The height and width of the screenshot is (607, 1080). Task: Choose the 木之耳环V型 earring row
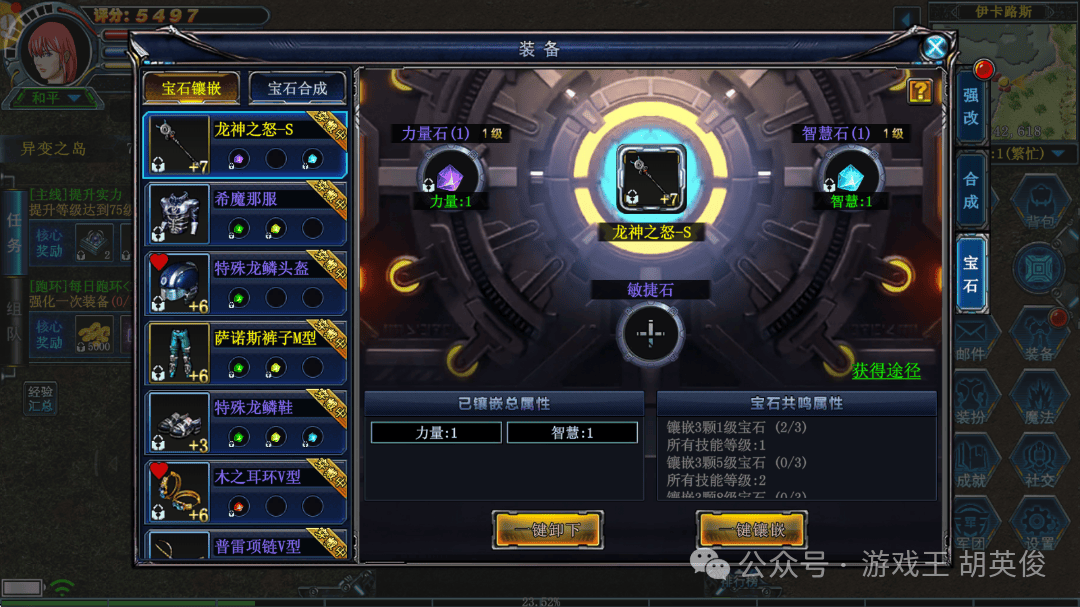[x=246, y=492]
